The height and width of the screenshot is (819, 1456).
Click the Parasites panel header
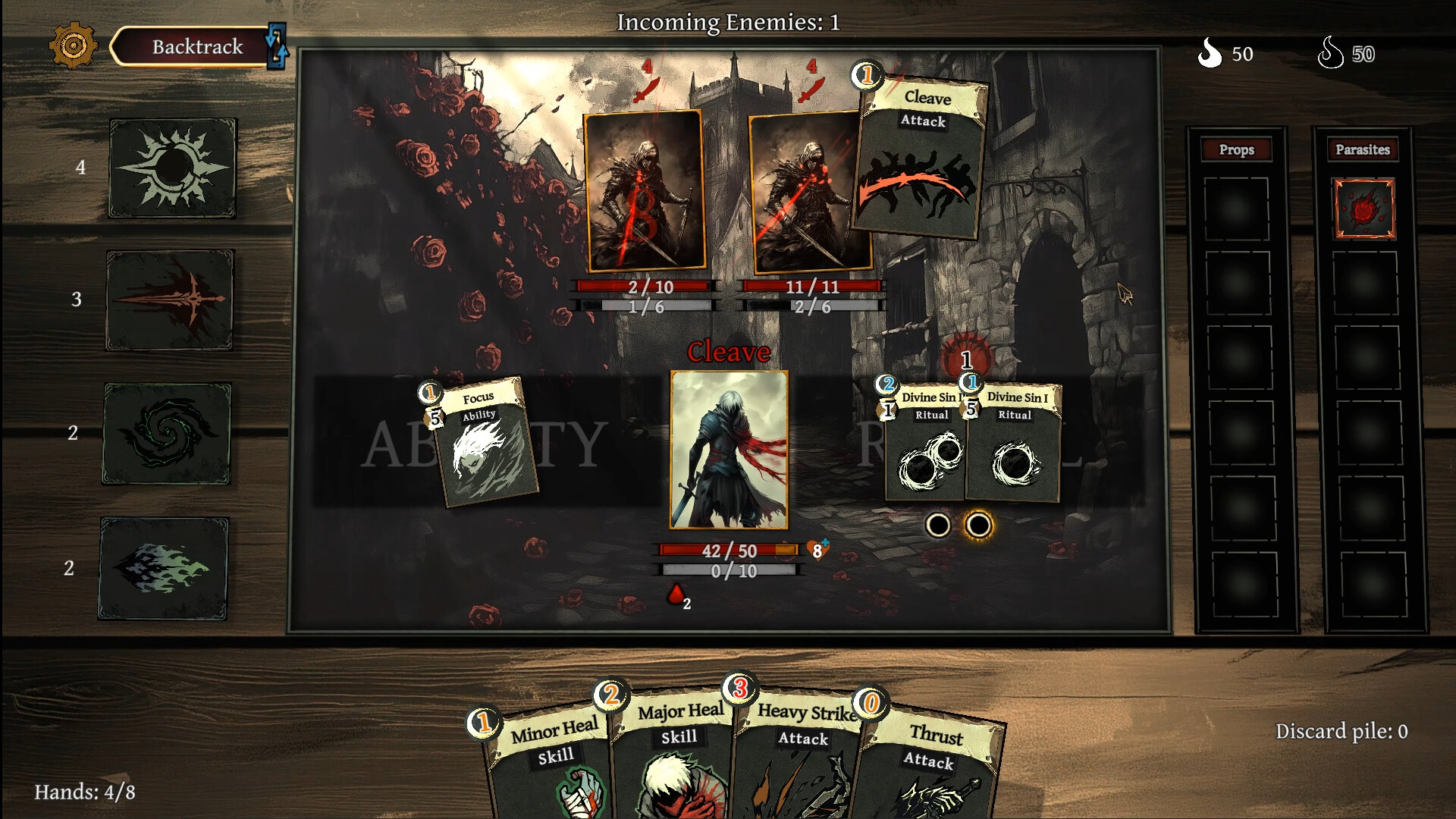click(1363, 149)
